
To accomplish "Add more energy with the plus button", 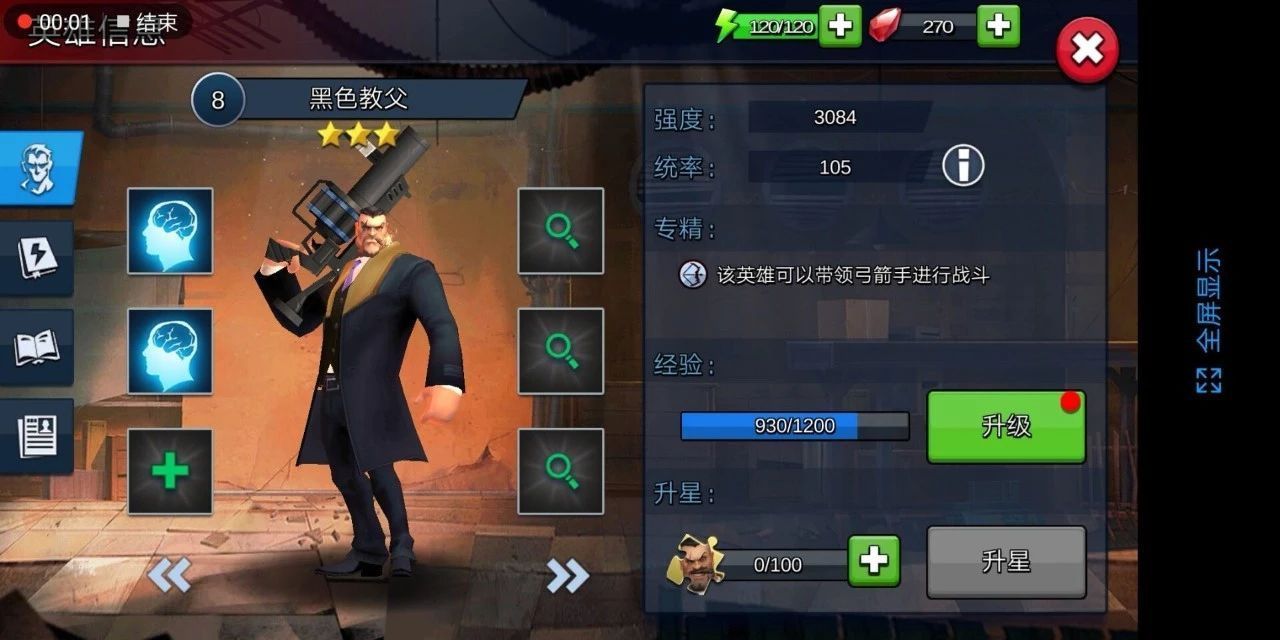I will coord(840,26).
